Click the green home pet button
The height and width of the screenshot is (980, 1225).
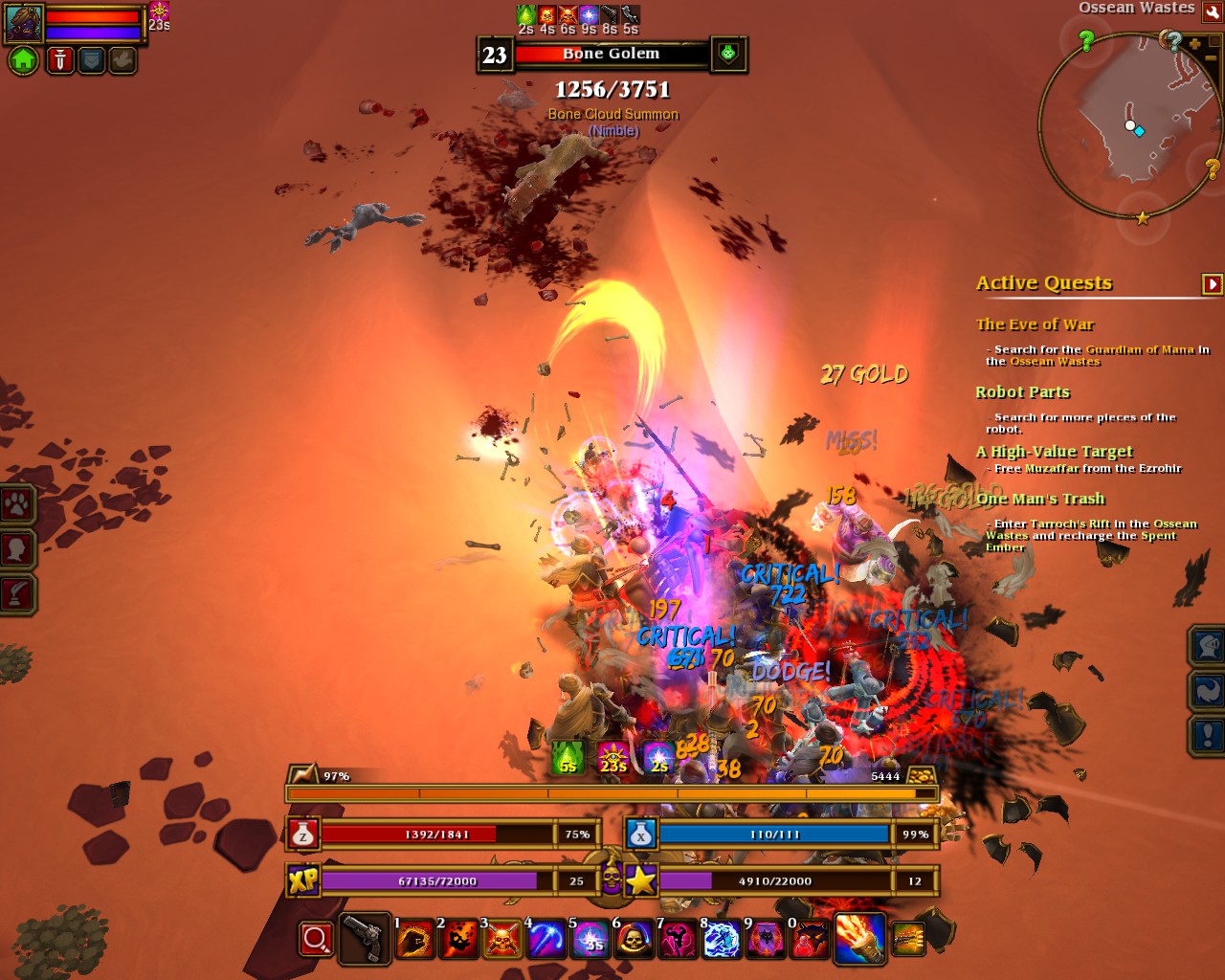coord(24,60)
